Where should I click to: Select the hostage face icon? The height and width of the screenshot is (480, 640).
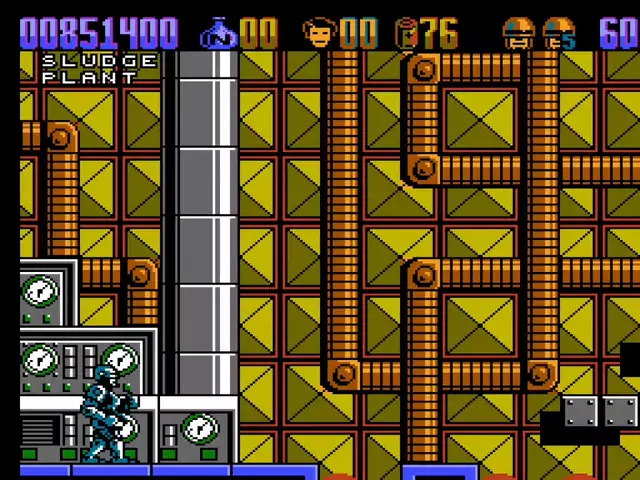pyautogui.click(x=319, y=34)
